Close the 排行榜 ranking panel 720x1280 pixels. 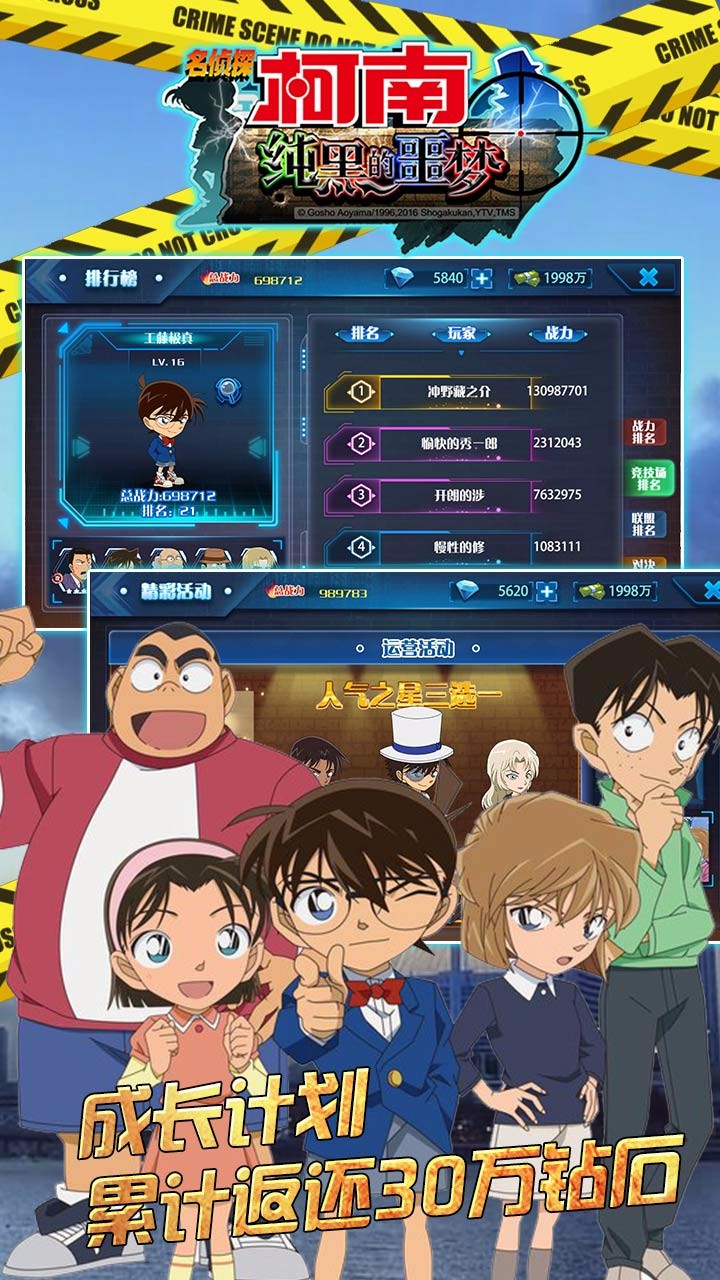(x=648, y=278)
